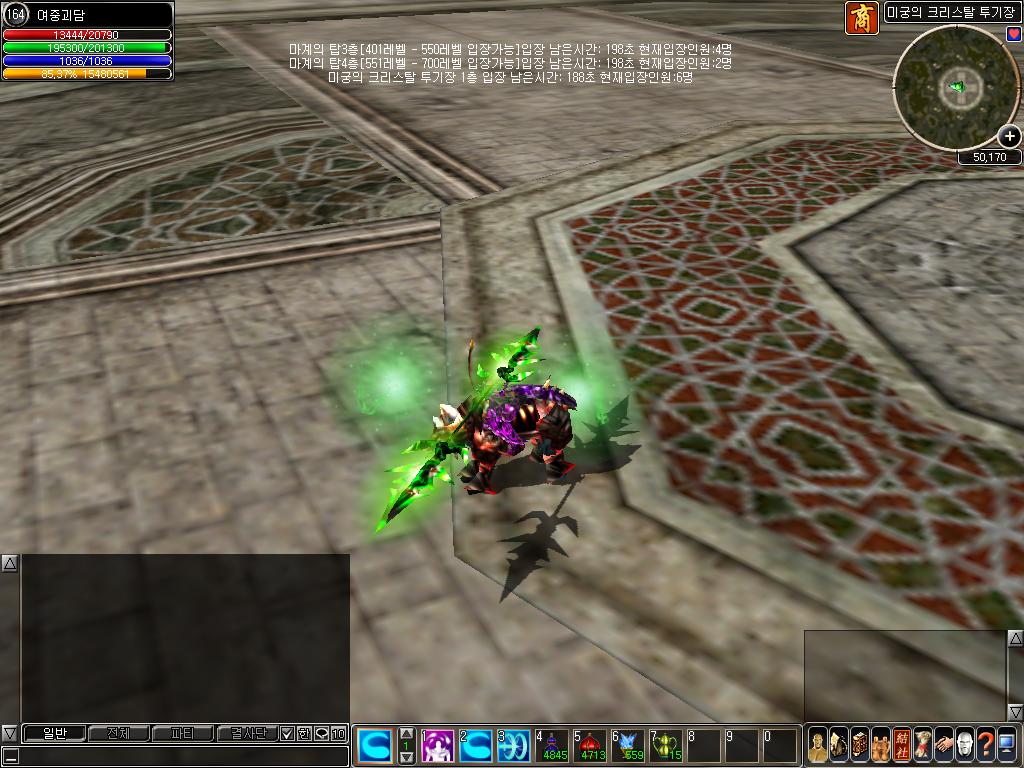Use the blue swirl skill in slot 2
The width and height of the screenshot is (1024, 768).
click(476, 746)
